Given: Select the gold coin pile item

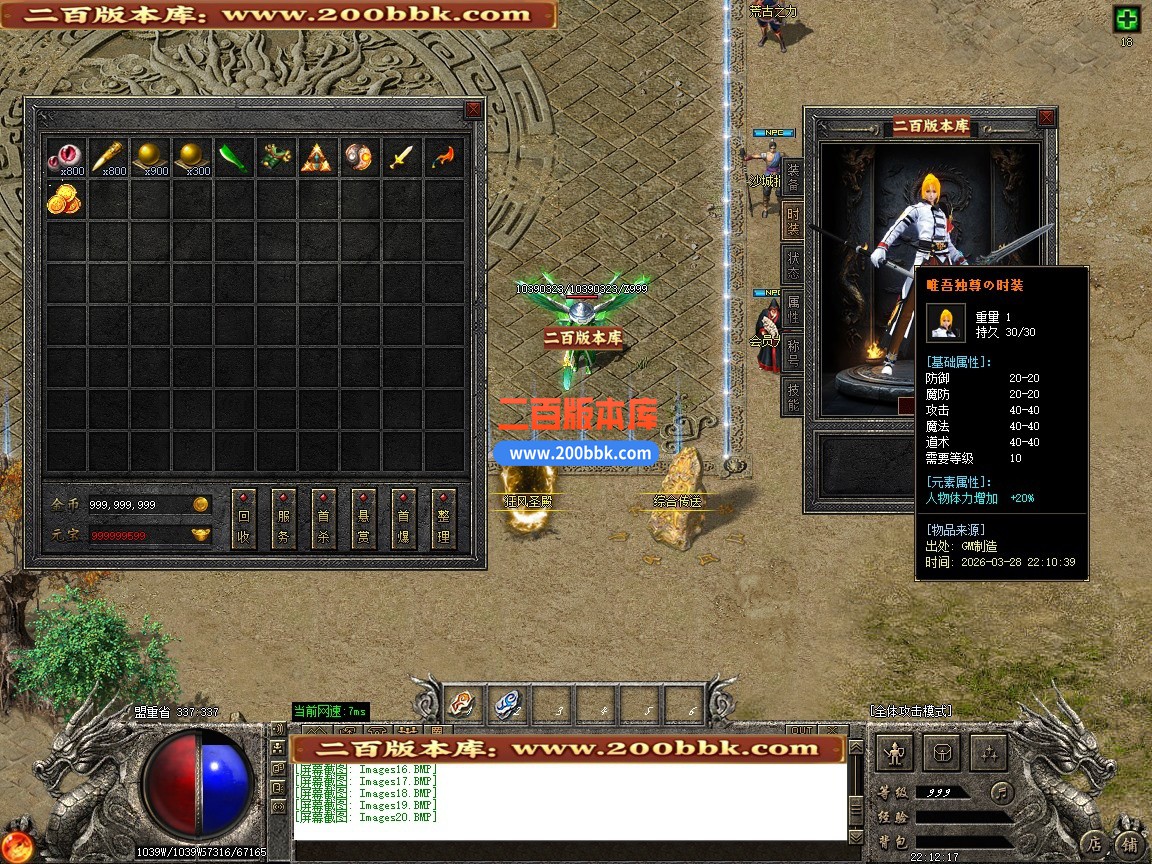Looking at the screenshot, I should coord(65,199).
